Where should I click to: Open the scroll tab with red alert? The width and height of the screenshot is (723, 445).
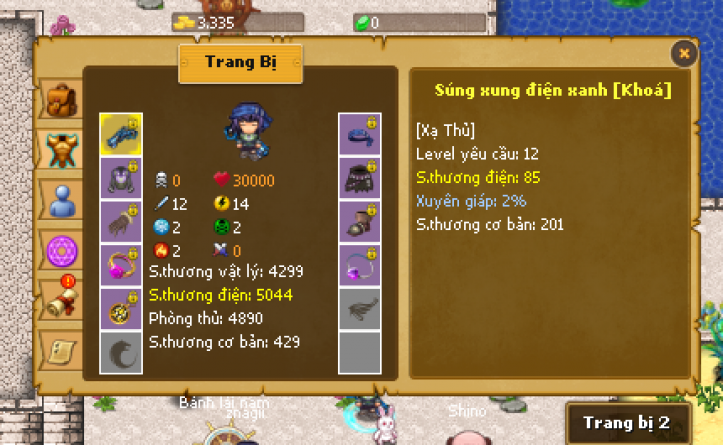[62, 296]
